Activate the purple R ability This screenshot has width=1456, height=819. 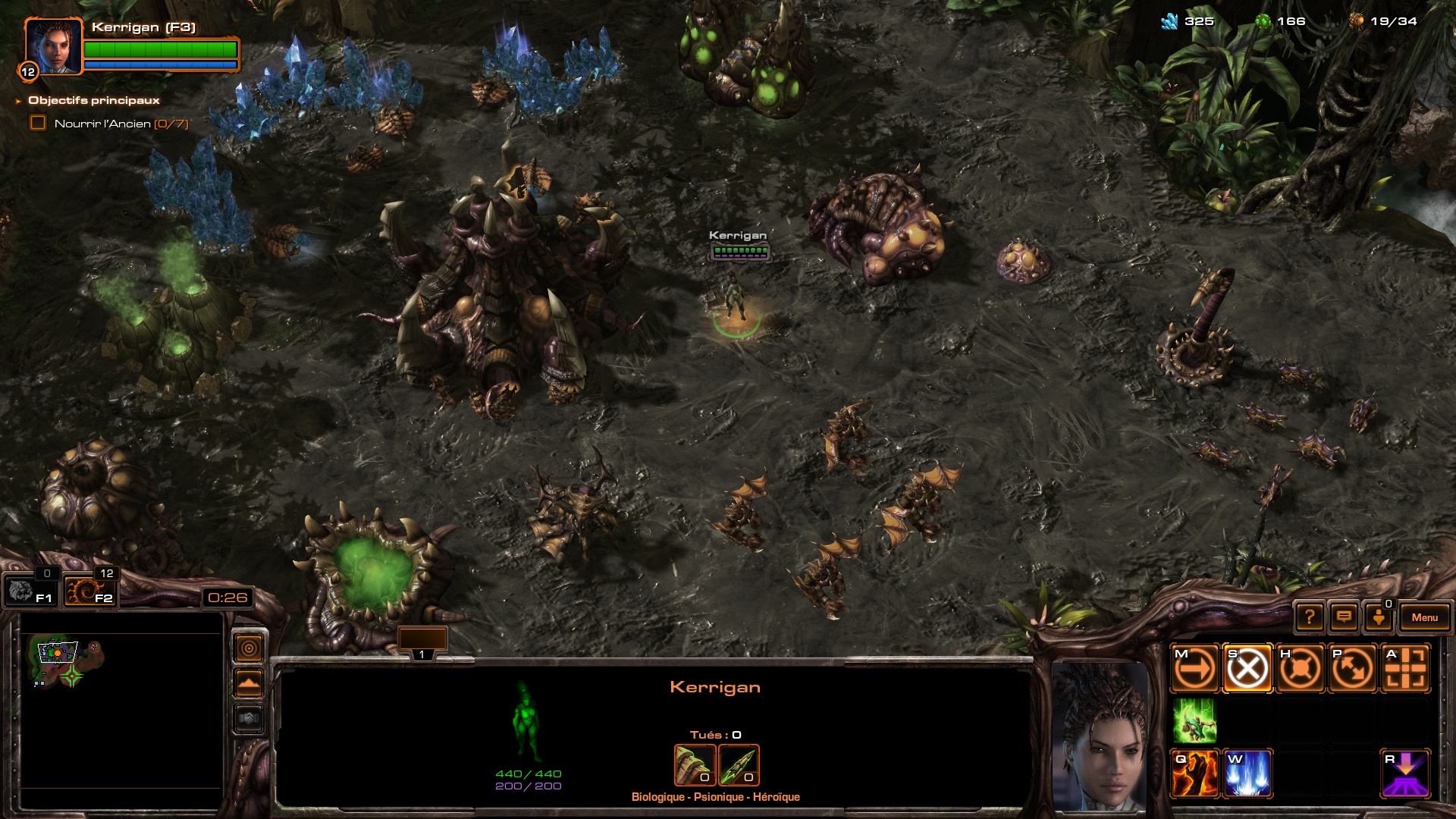point(1406,773)
